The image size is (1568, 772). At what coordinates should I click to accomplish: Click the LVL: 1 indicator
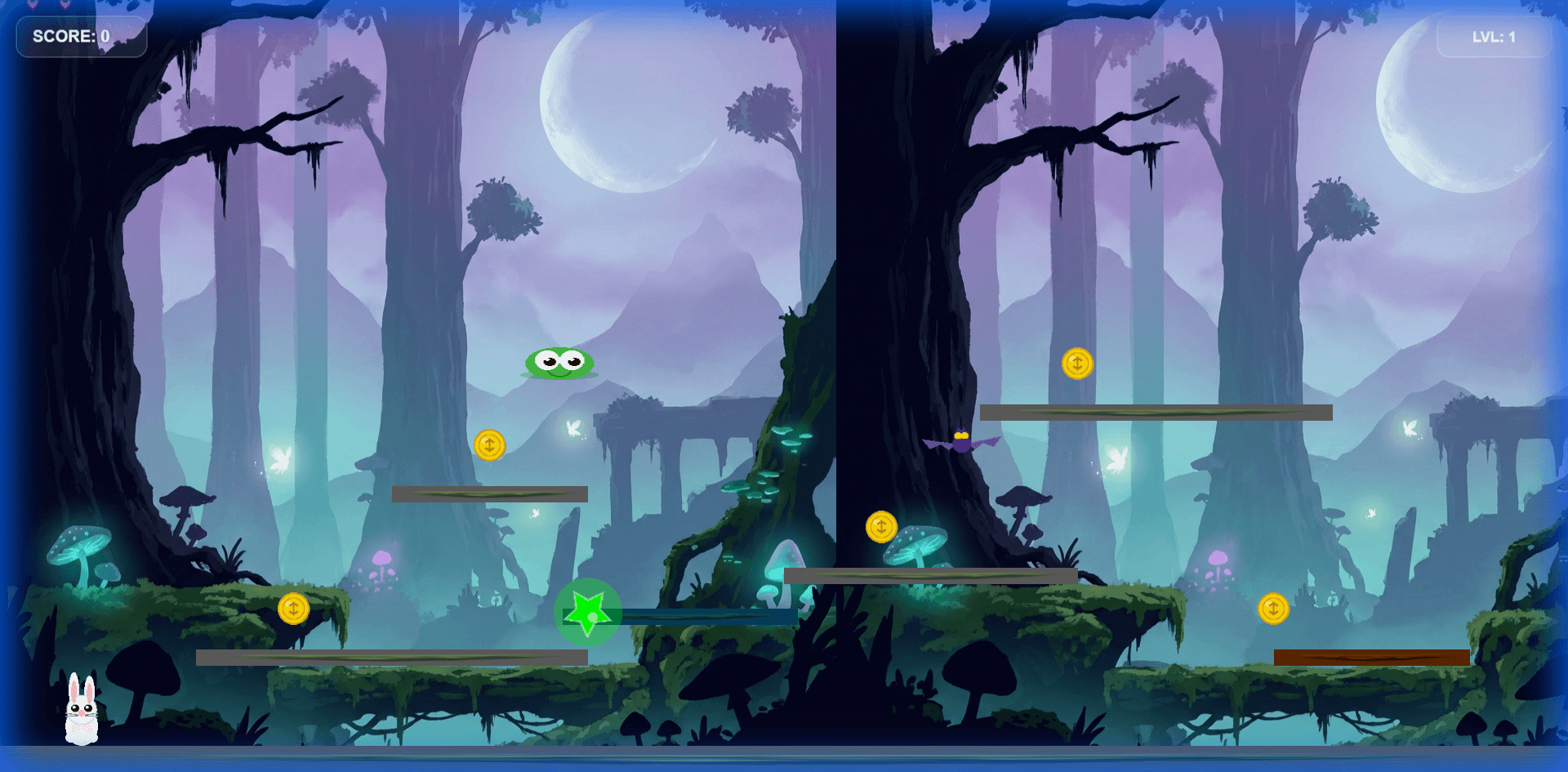point(1494,36)
